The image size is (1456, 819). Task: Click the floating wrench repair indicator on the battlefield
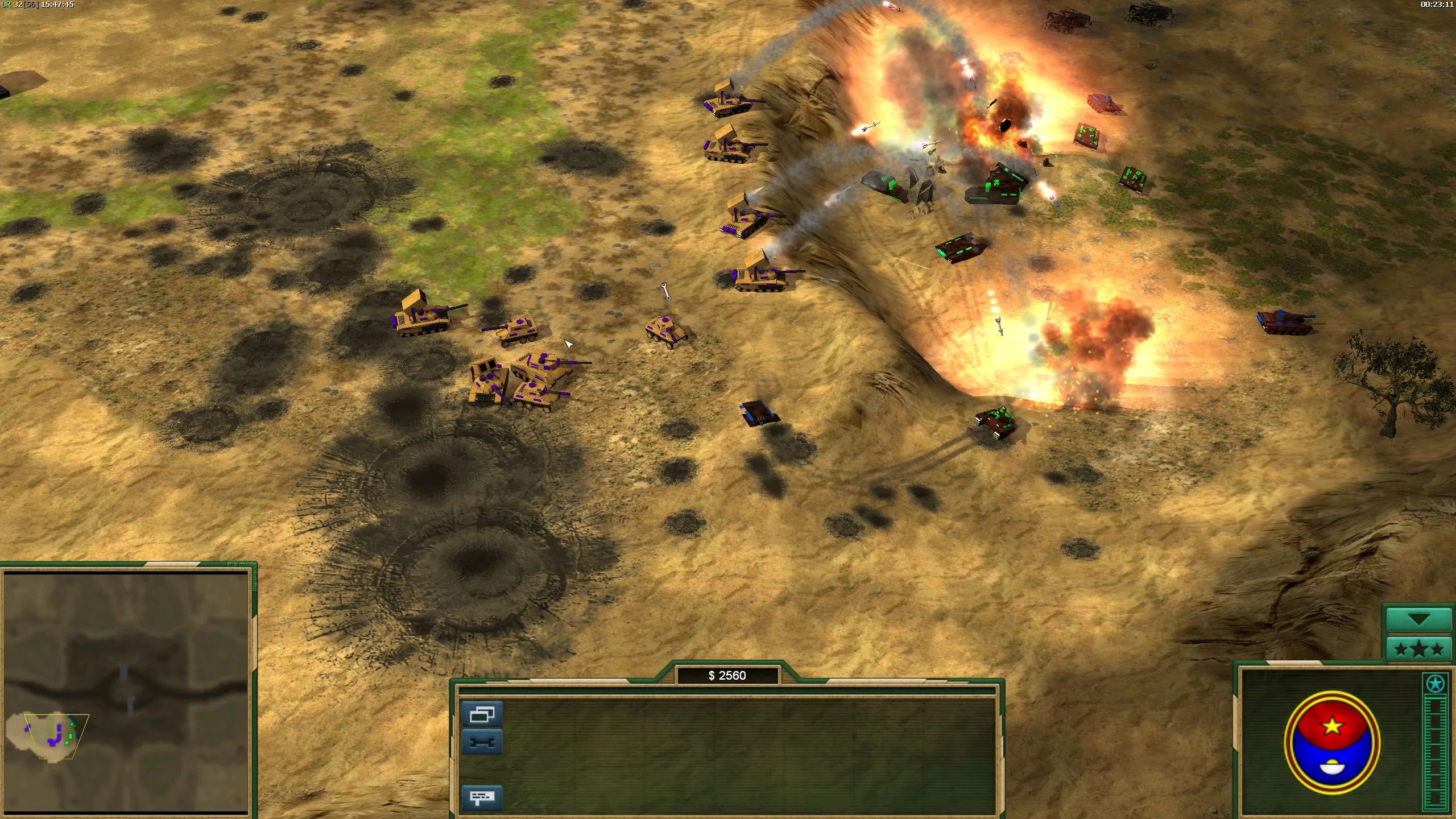665,292
